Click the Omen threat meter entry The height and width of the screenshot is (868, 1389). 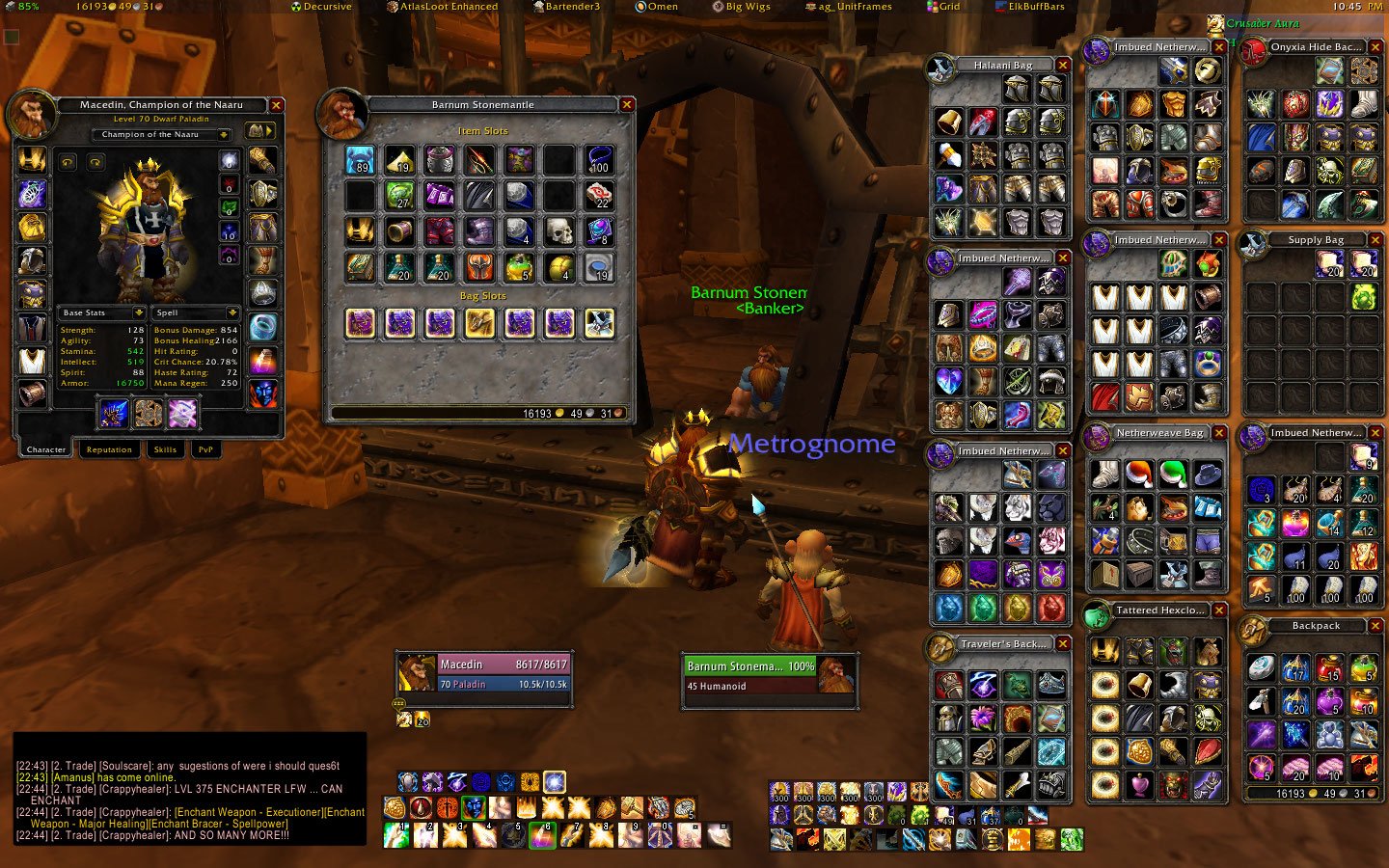(657, 7)
